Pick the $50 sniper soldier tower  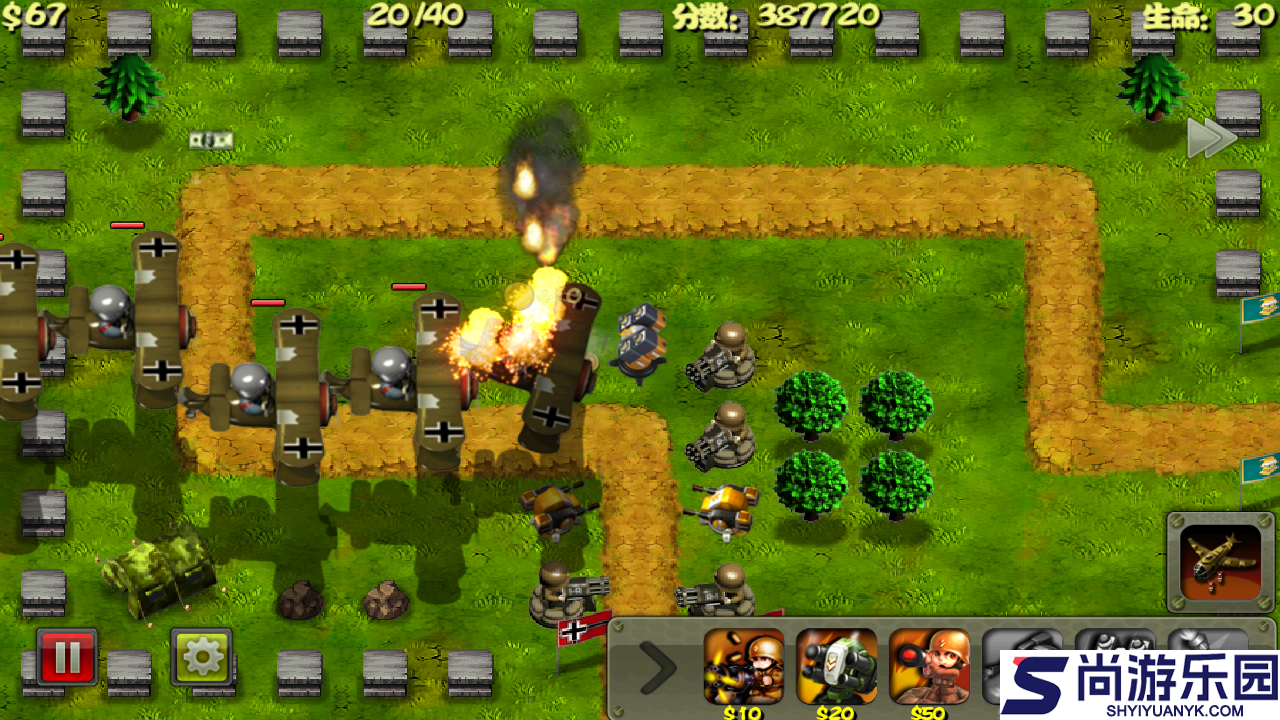(x=929, y=666)
